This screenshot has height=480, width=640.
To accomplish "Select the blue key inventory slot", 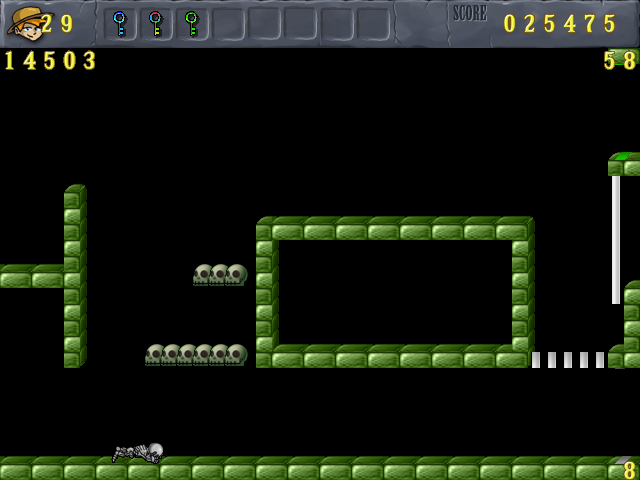I will tap(120, 23).
